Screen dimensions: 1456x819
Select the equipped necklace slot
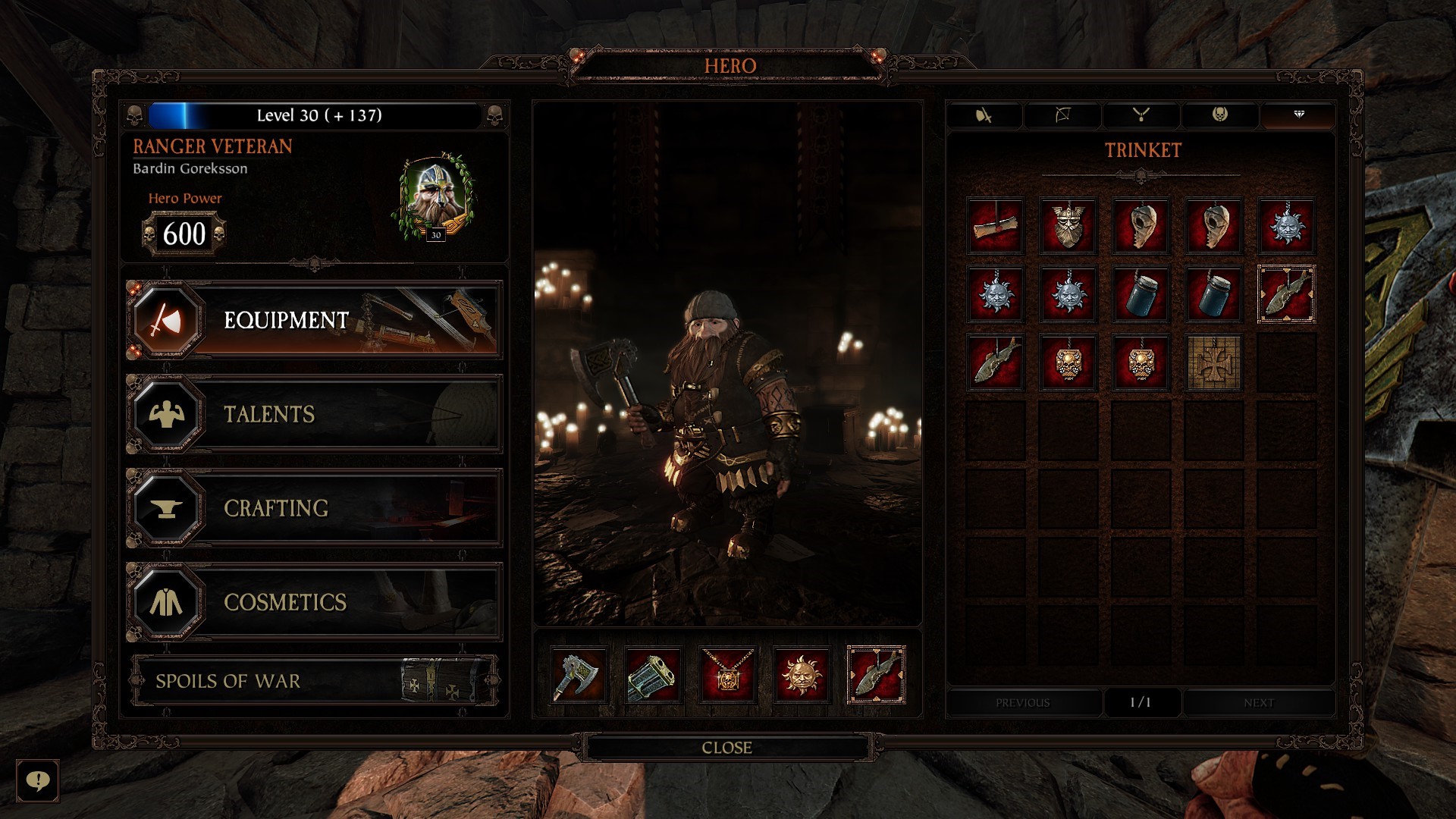click(727, 674)
